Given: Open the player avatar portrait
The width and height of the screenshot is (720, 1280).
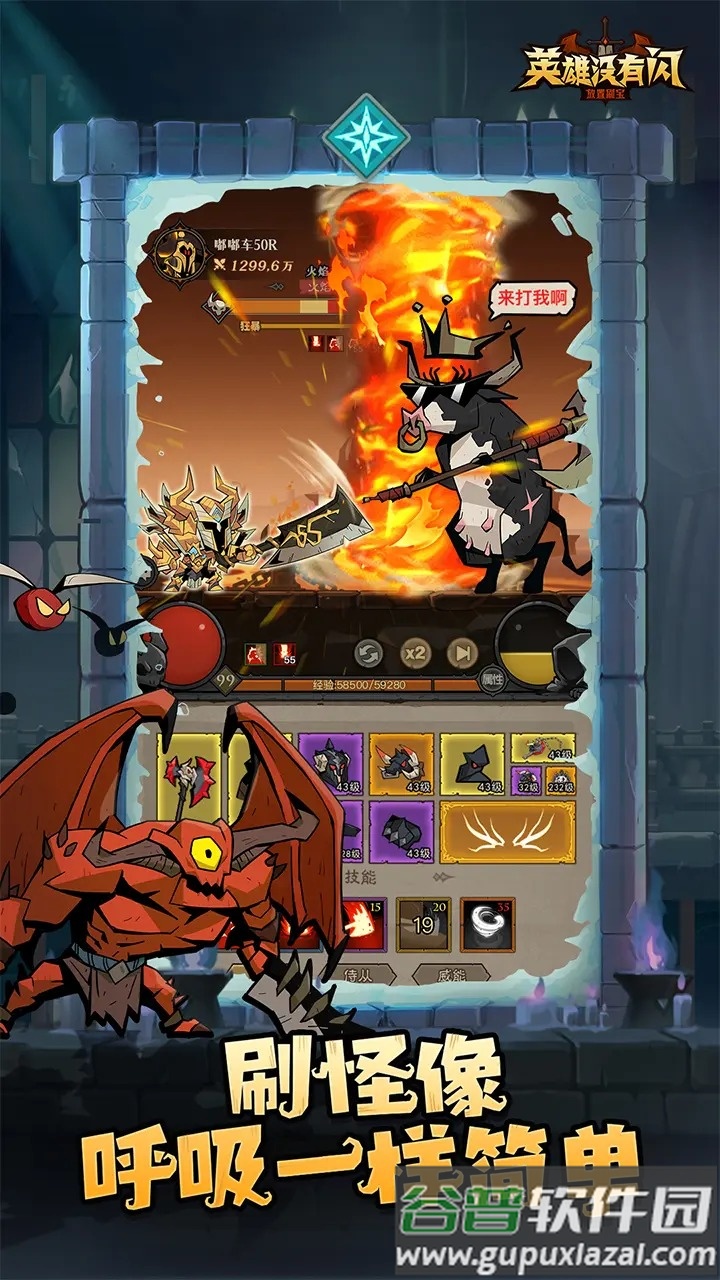Looking at the screenshot, I should (x=182, y=255).
